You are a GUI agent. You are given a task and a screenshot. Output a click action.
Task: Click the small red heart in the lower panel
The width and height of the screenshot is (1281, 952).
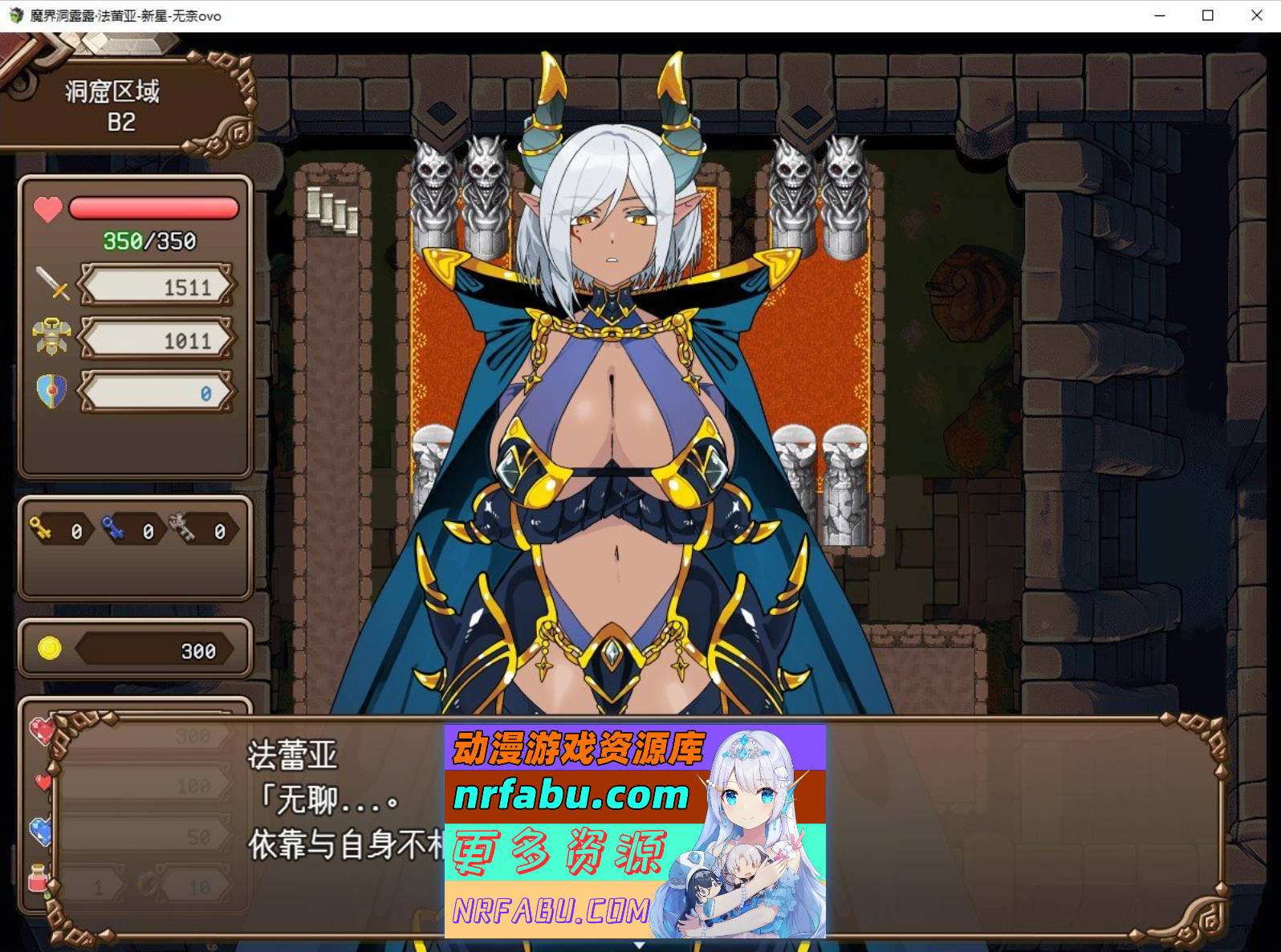coord(43,783)
